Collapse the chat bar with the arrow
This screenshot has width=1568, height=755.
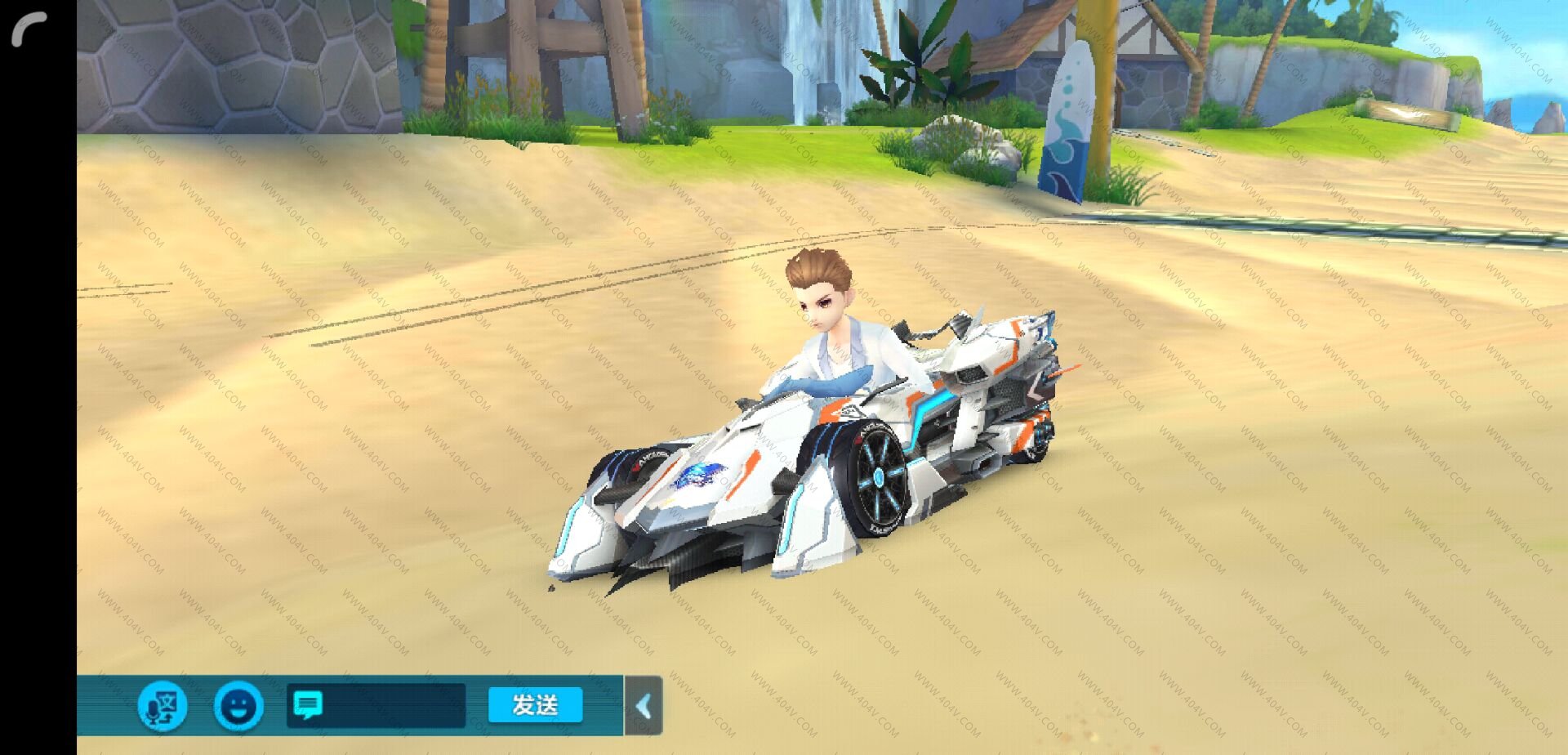[644, 706]
